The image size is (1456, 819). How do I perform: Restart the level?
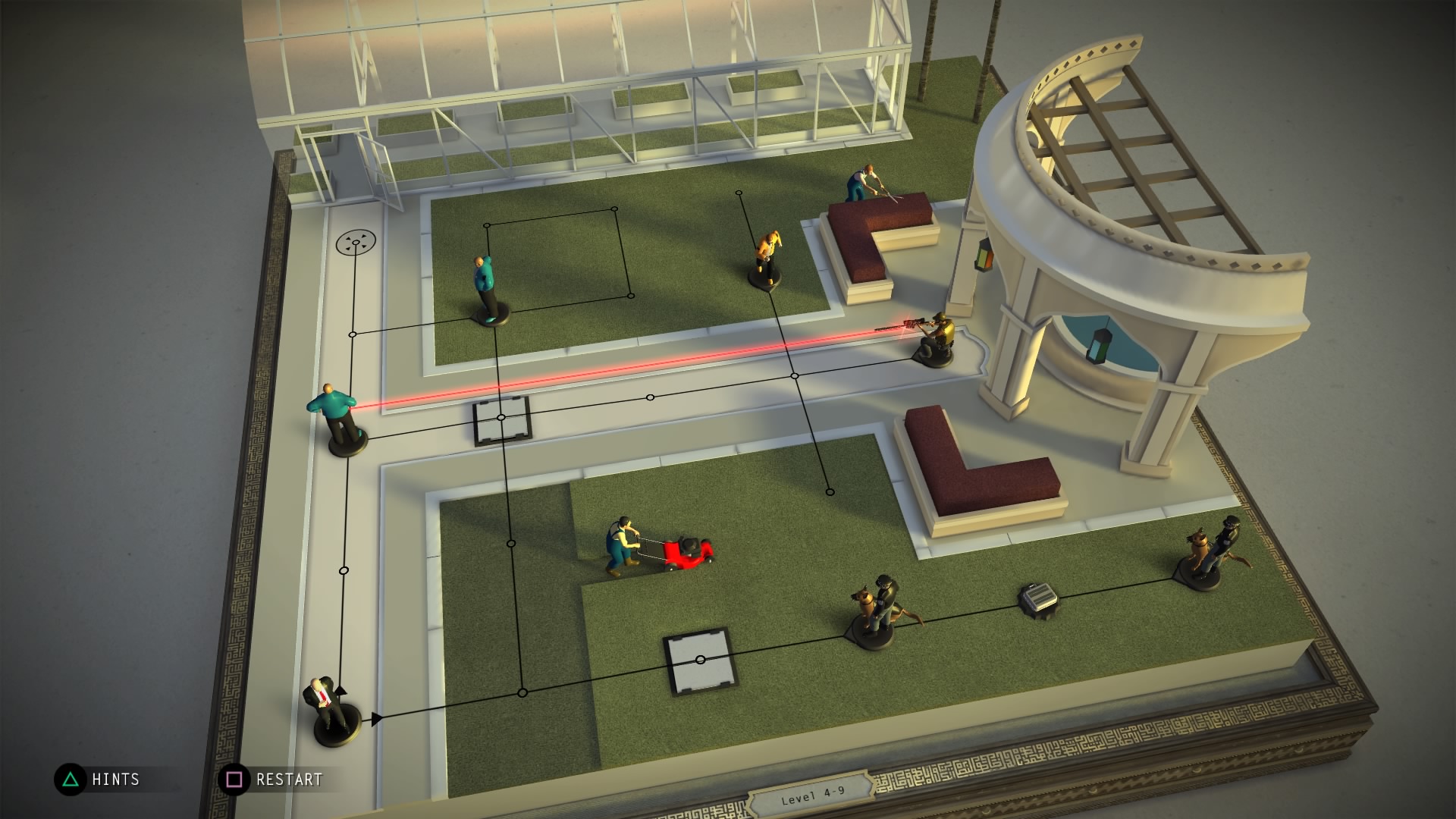point(271,780)
